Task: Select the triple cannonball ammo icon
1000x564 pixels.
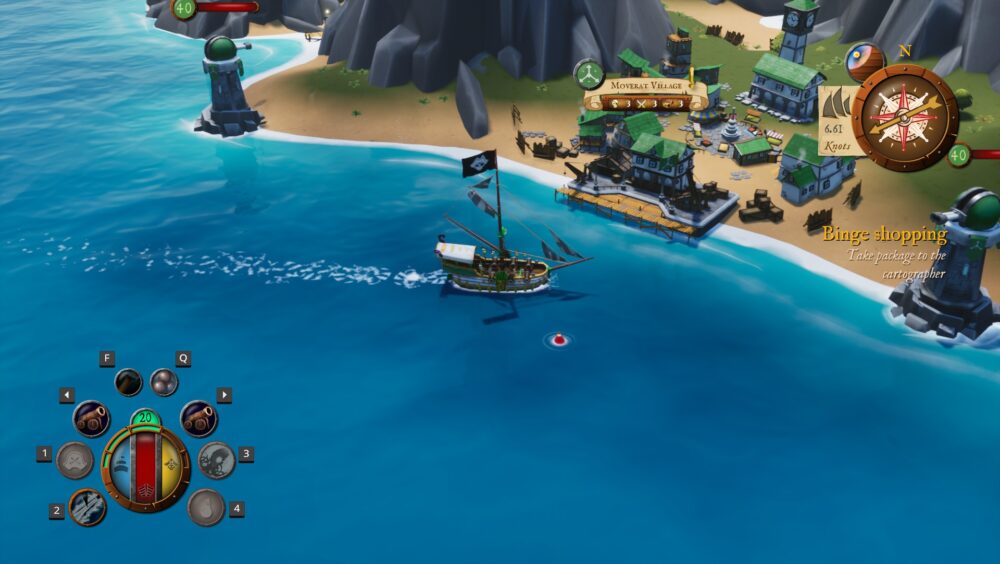Action: tap(163, 382)
